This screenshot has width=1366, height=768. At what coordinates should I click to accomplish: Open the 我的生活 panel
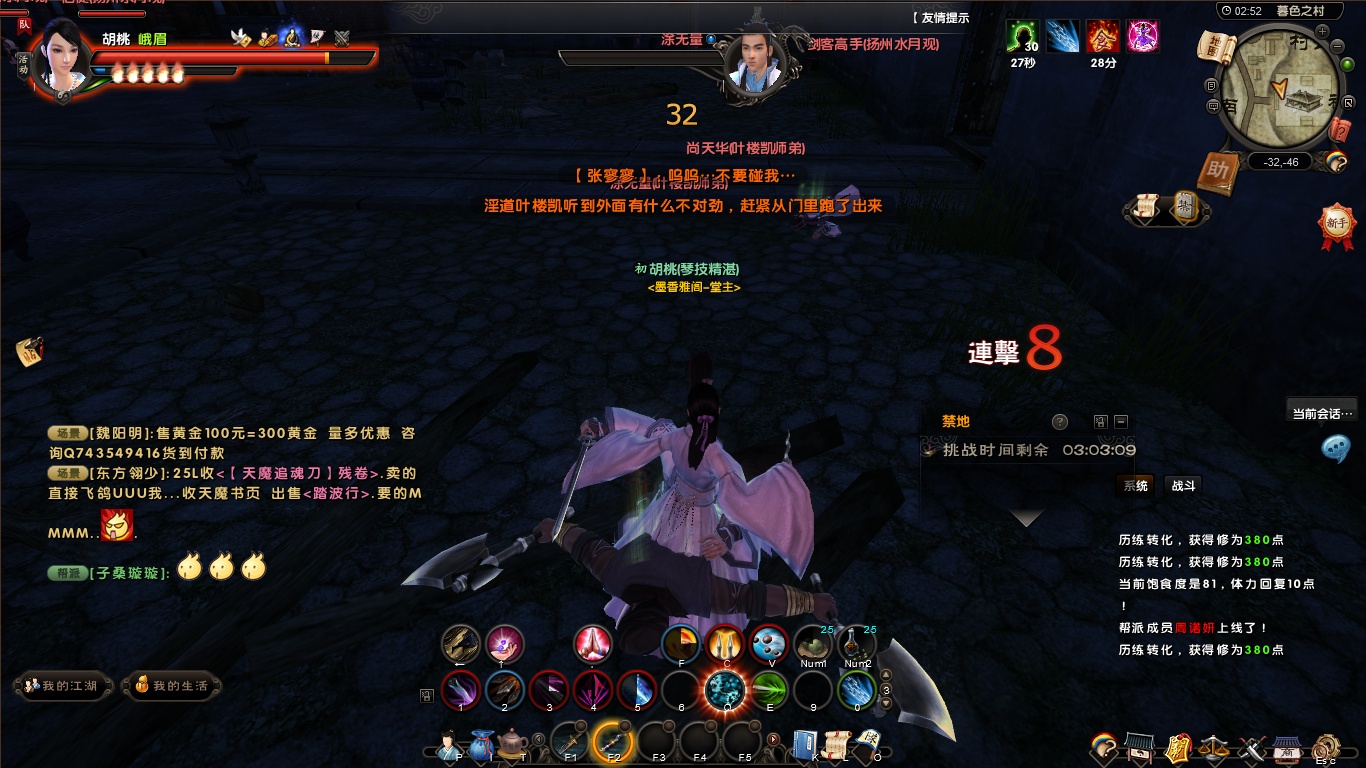pos(172,686)
